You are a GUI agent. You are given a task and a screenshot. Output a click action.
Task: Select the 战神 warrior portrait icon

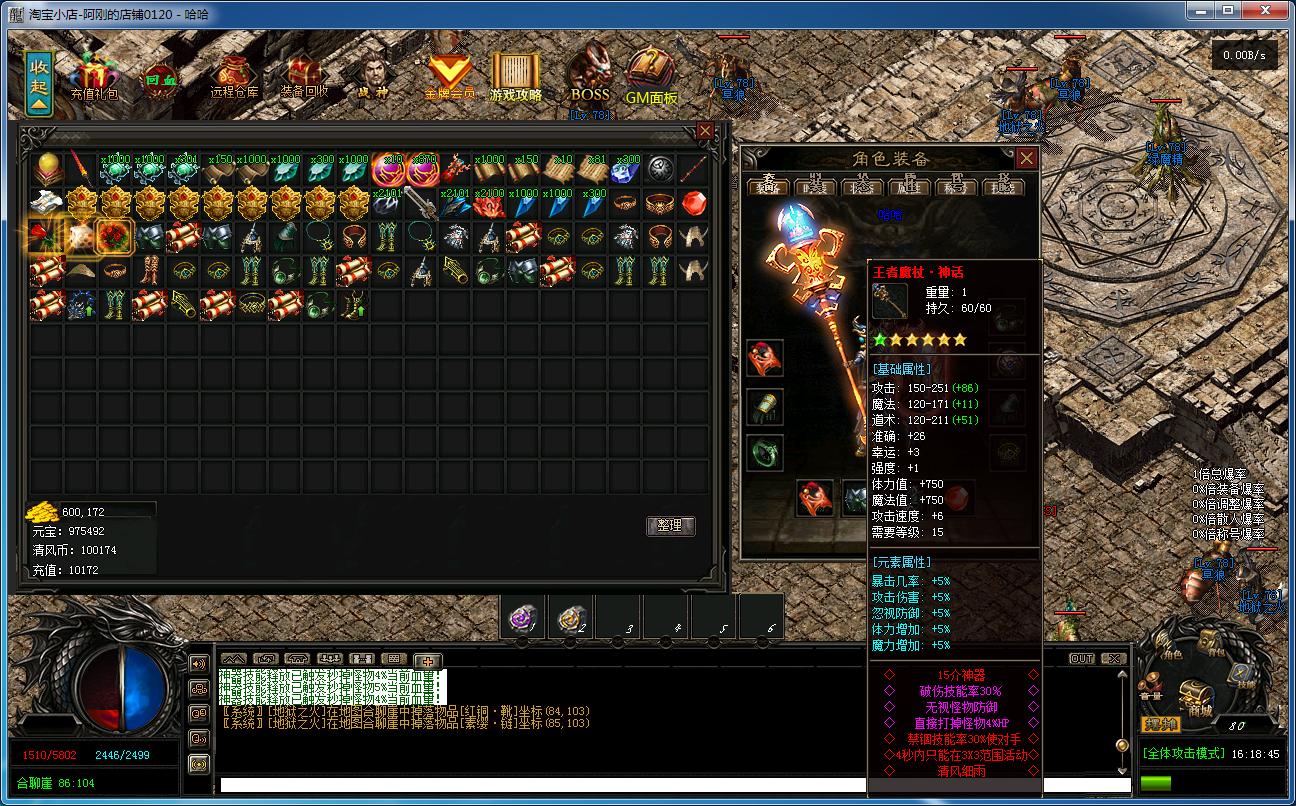(x=373, y=76)
